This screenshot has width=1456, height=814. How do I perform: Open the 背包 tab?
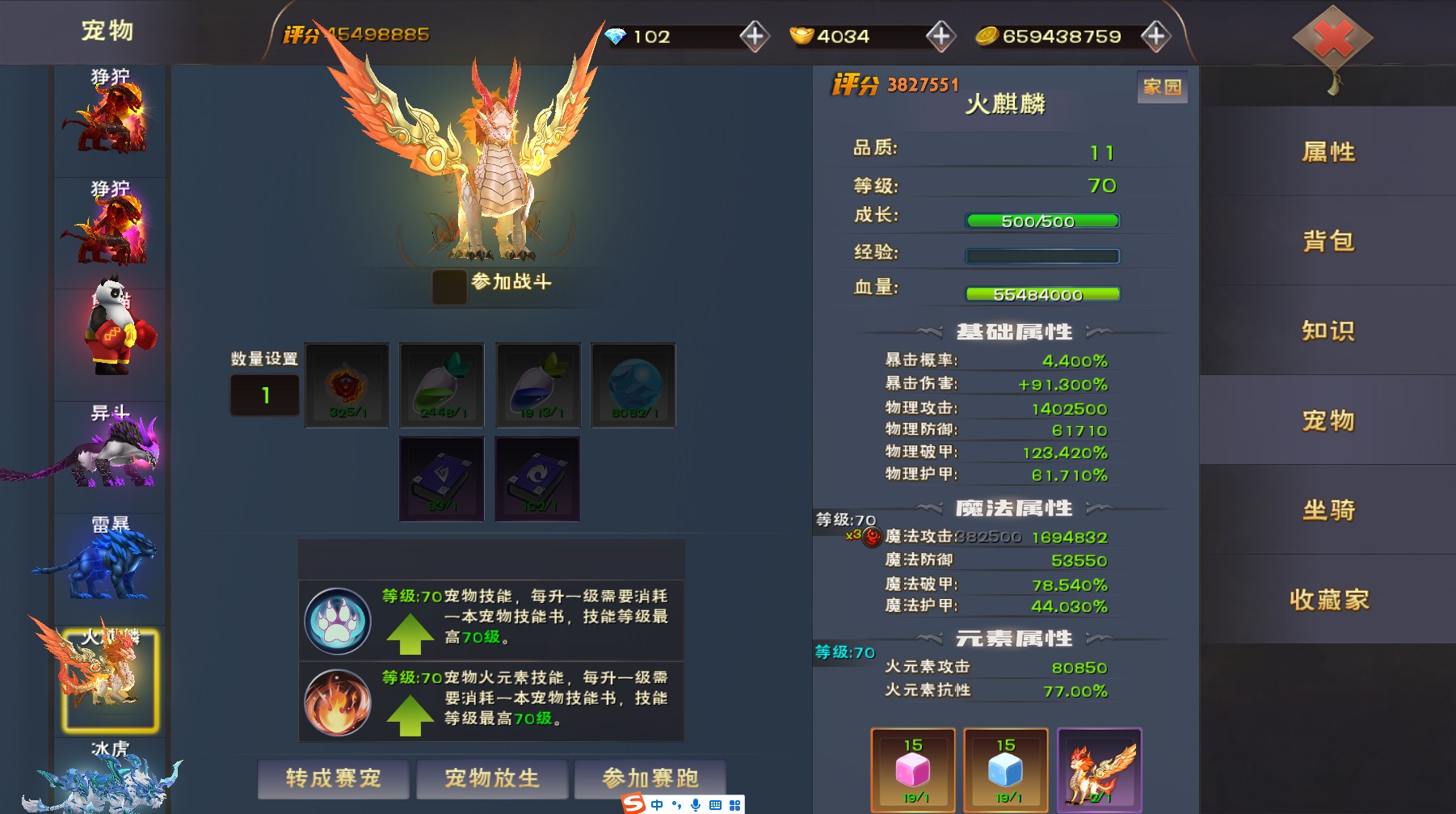coord(1328,241)
